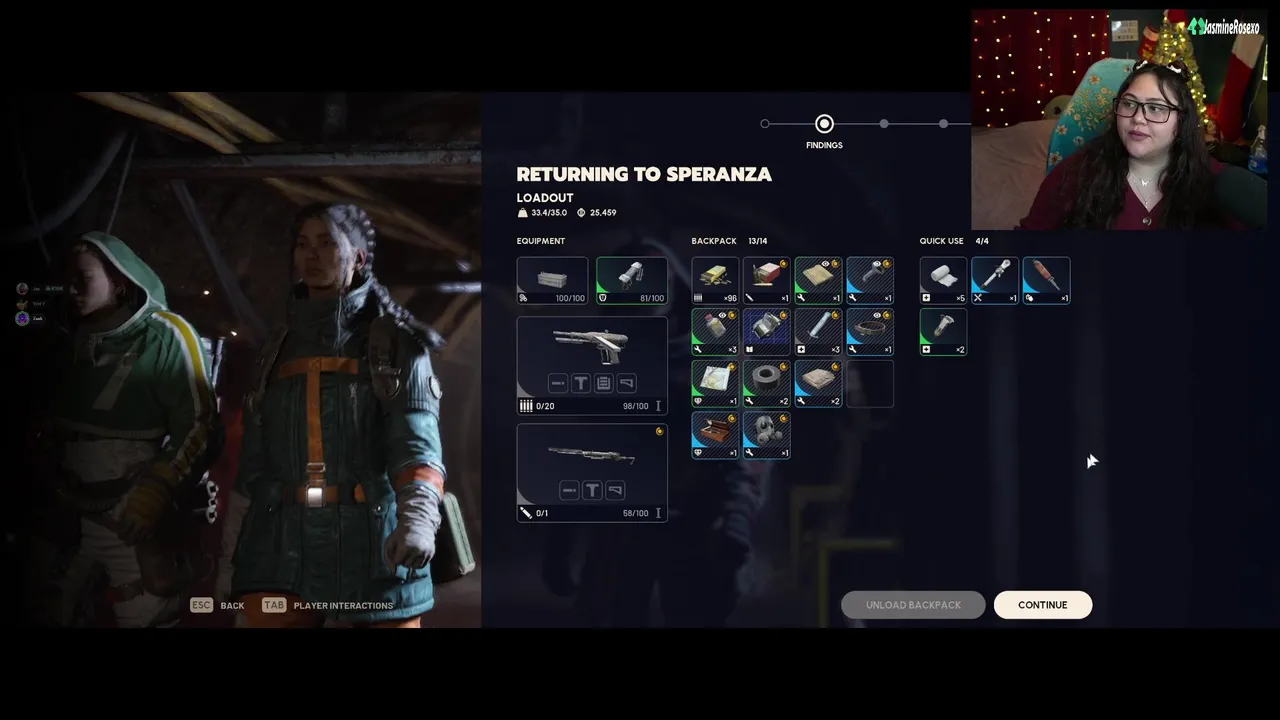The image size is (1280, 720).
Task: Select the red grenade in quick use
Action: (x=1046, y=280)
